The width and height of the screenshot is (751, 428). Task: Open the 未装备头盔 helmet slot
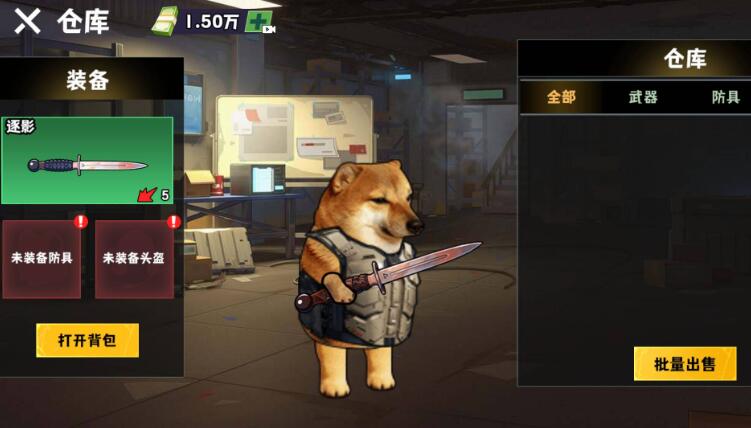click(x=133, y=258)
